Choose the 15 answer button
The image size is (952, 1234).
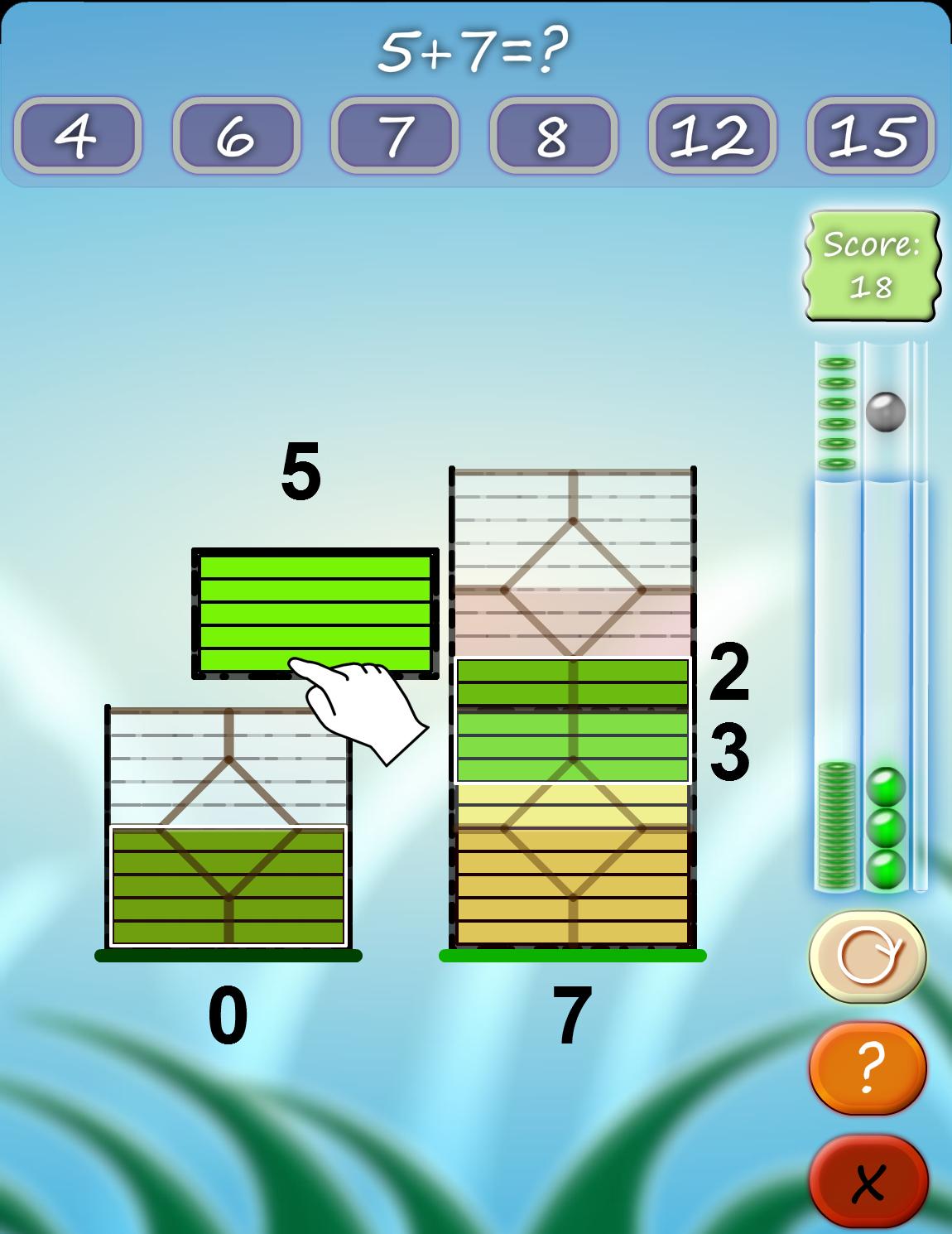point(871,135)
